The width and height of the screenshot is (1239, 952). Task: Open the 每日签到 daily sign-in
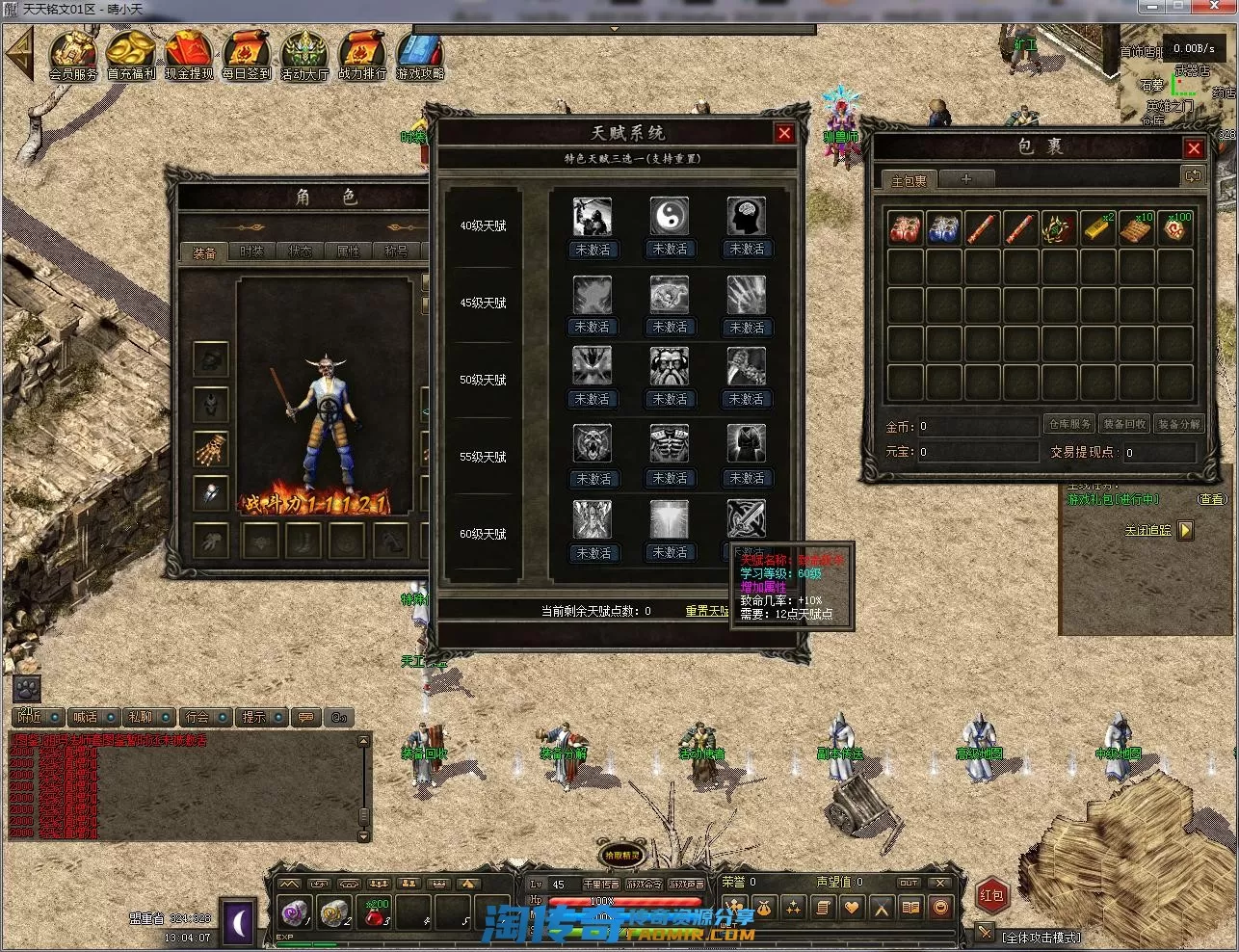(x=247, y=54)
